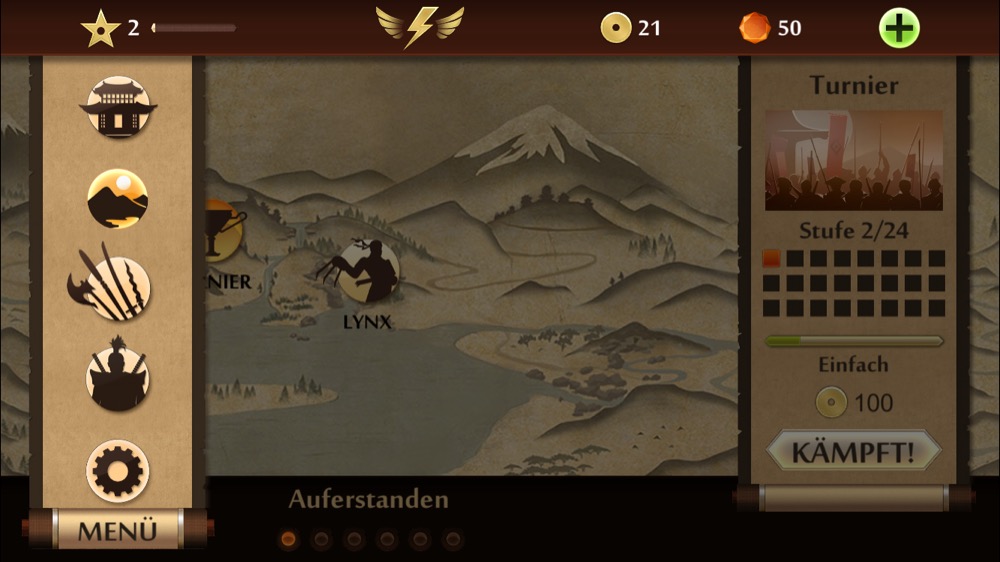This screenshot has width=1000, height=562.
Task: Open the weapons shop icon
Action: pyautogui.click(x=115, y=284)
